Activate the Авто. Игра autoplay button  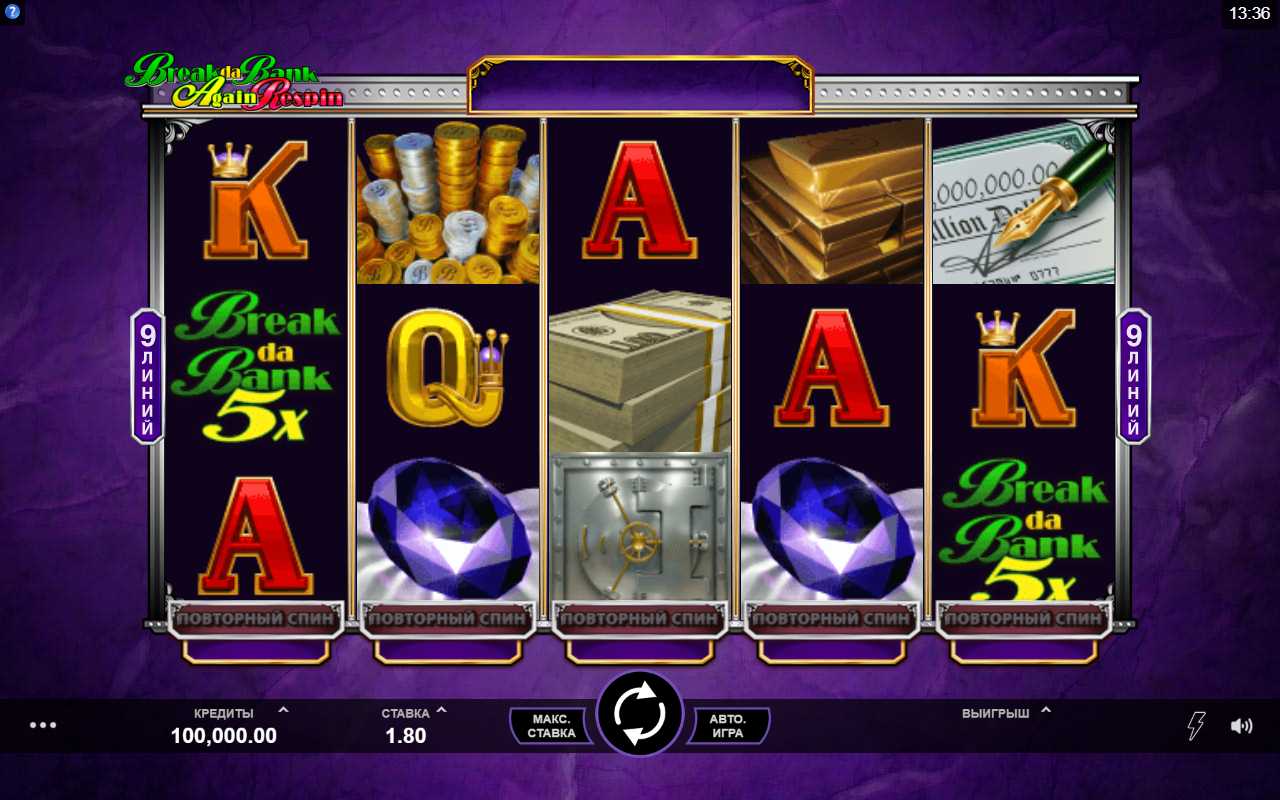click(727, 726)
